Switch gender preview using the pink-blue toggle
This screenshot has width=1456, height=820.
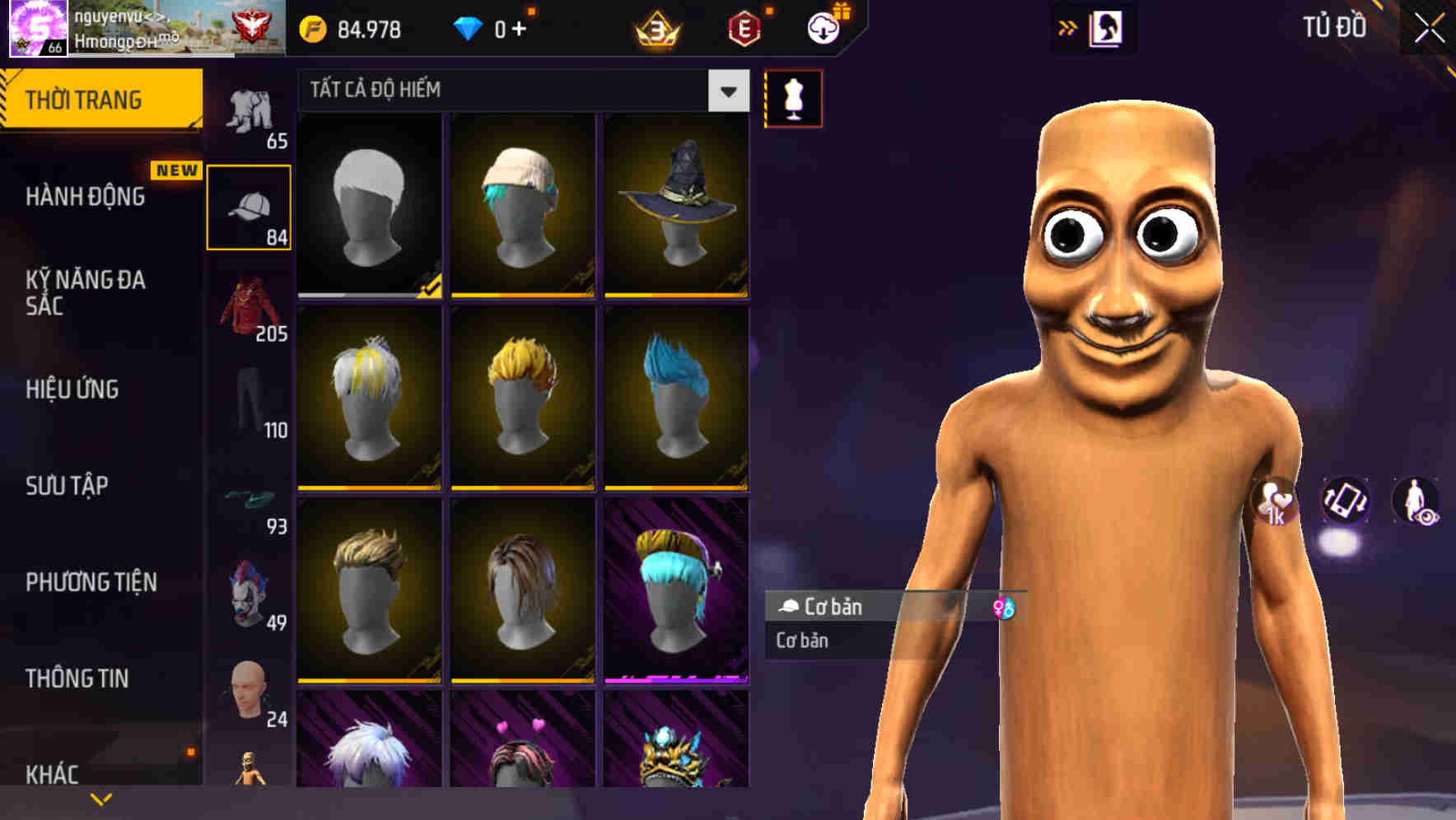point(1006,609)
